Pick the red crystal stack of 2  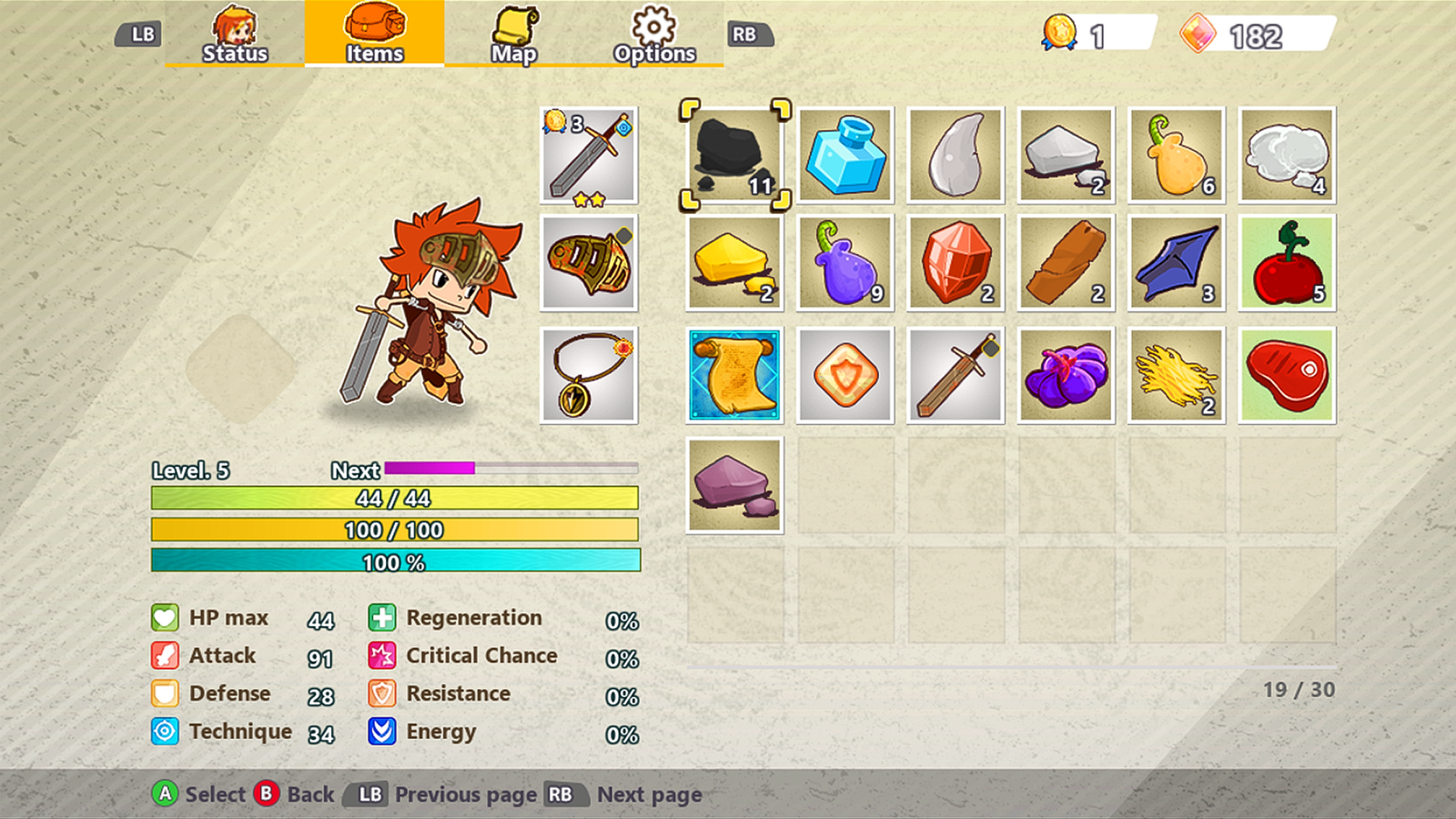[x=955, y=264]
